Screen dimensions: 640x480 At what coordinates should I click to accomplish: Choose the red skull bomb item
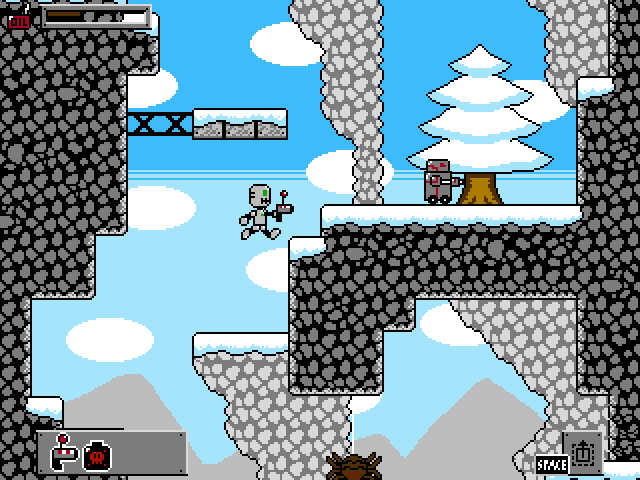97,455
